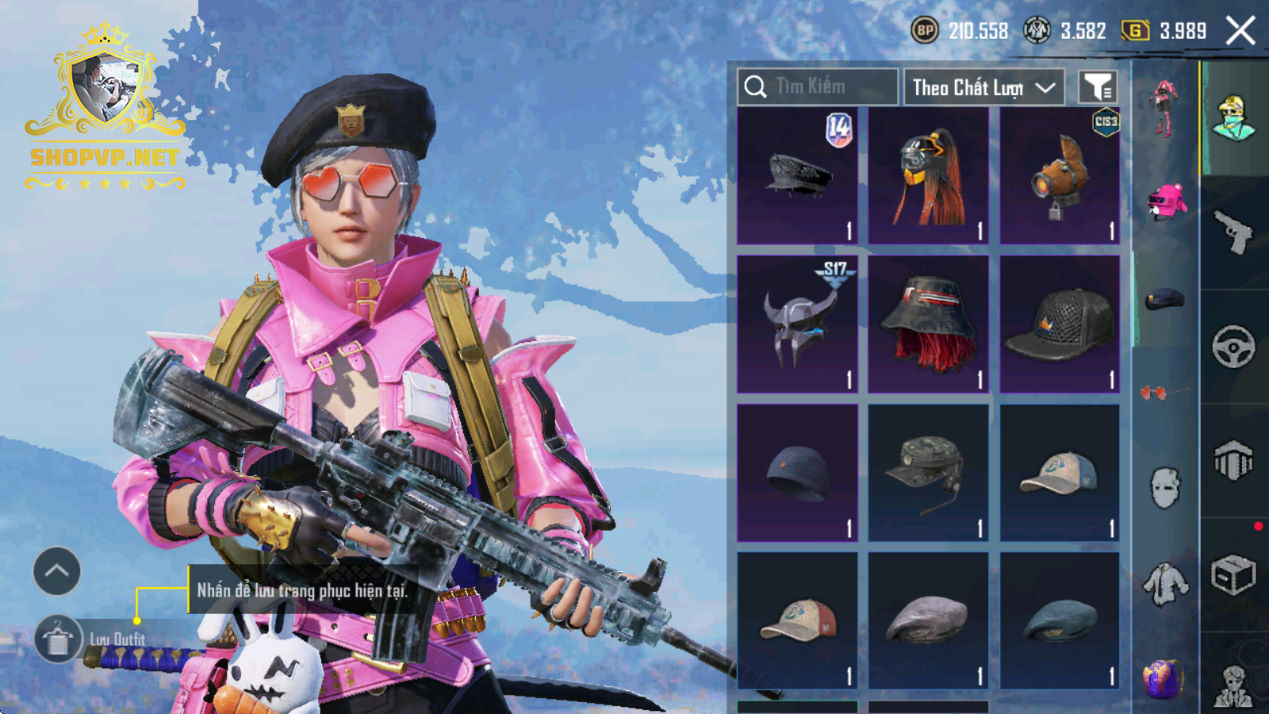Open the steering wheel vehicle tab
The height and width of the screenshot is (714, 1269).
(x=1234, y=347)
